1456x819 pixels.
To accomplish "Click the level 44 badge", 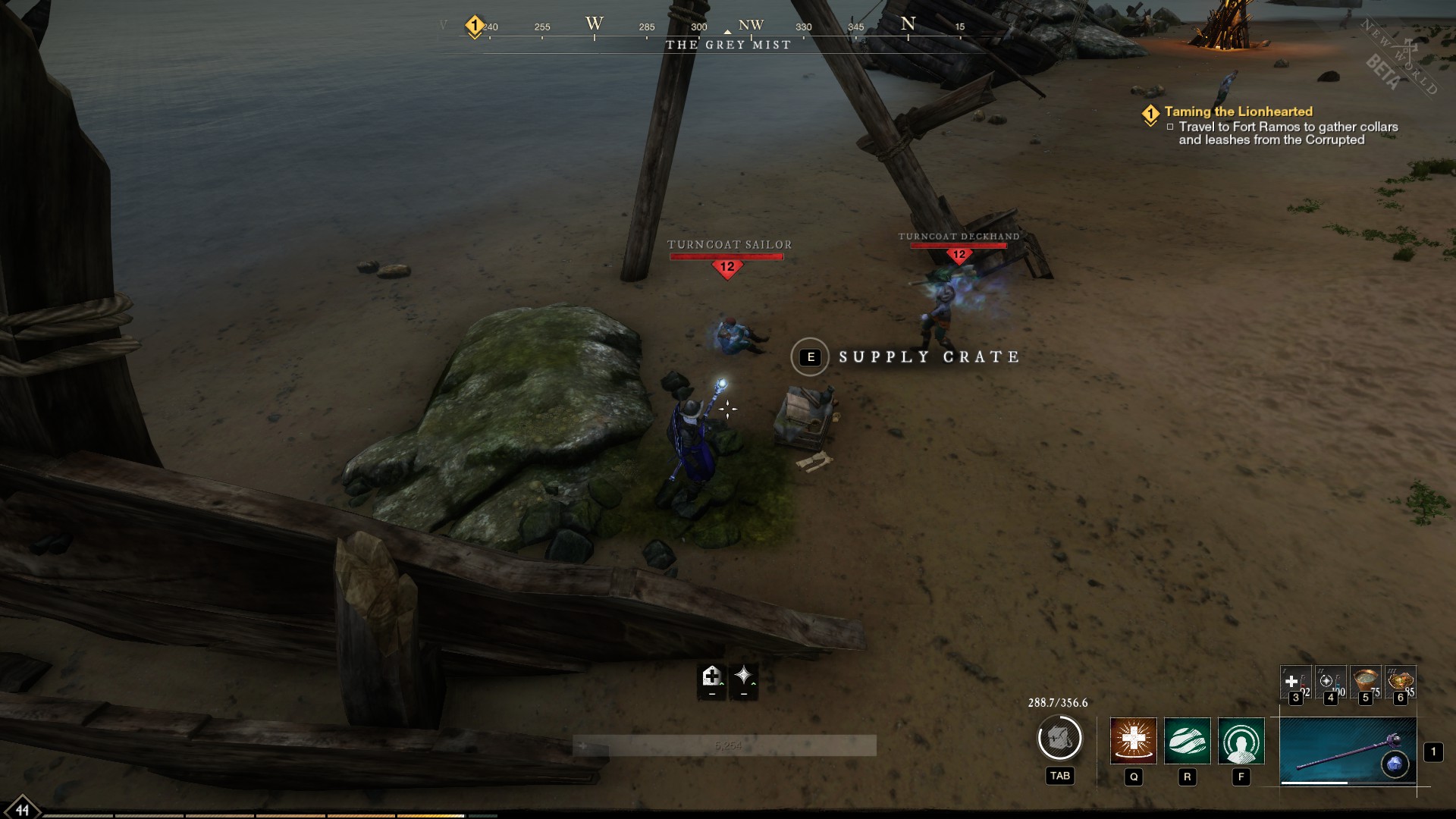I will point(22,811).
